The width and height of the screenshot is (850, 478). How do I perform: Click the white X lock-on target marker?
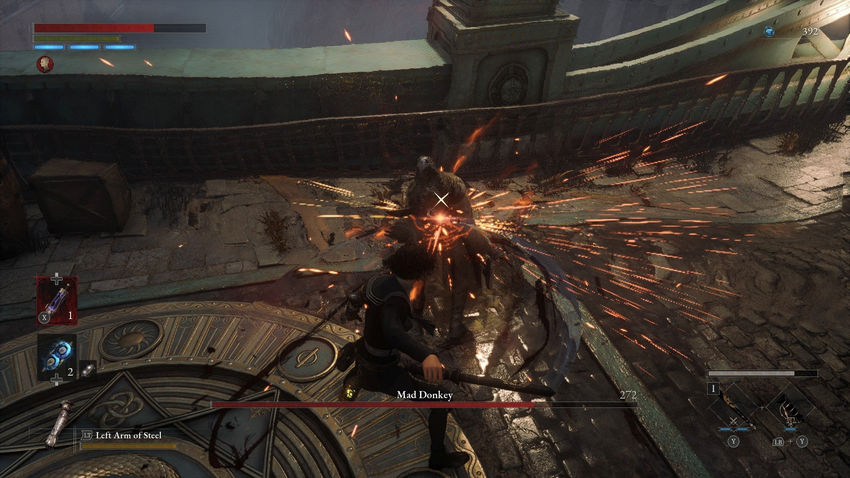click(441, 201)
